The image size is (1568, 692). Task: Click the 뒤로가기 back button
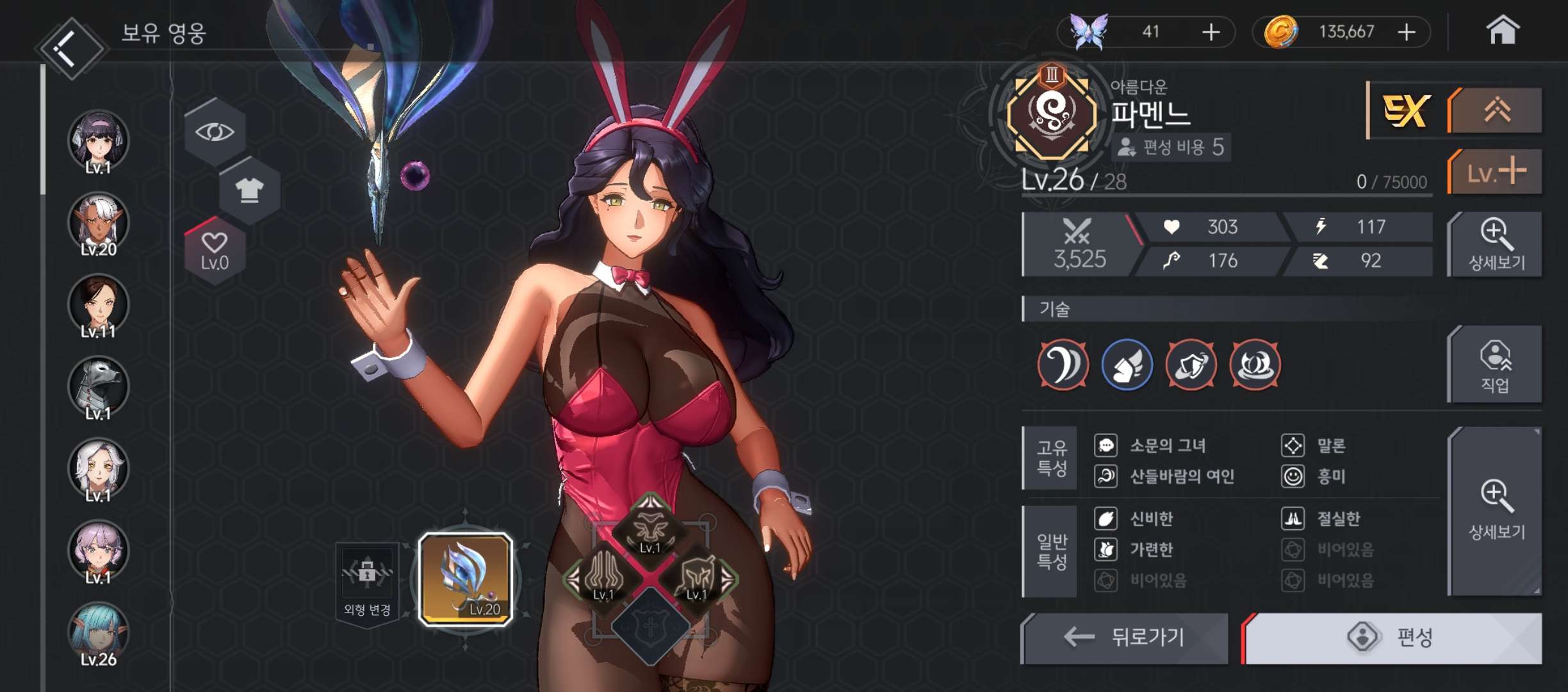[x=1125, y=638]
